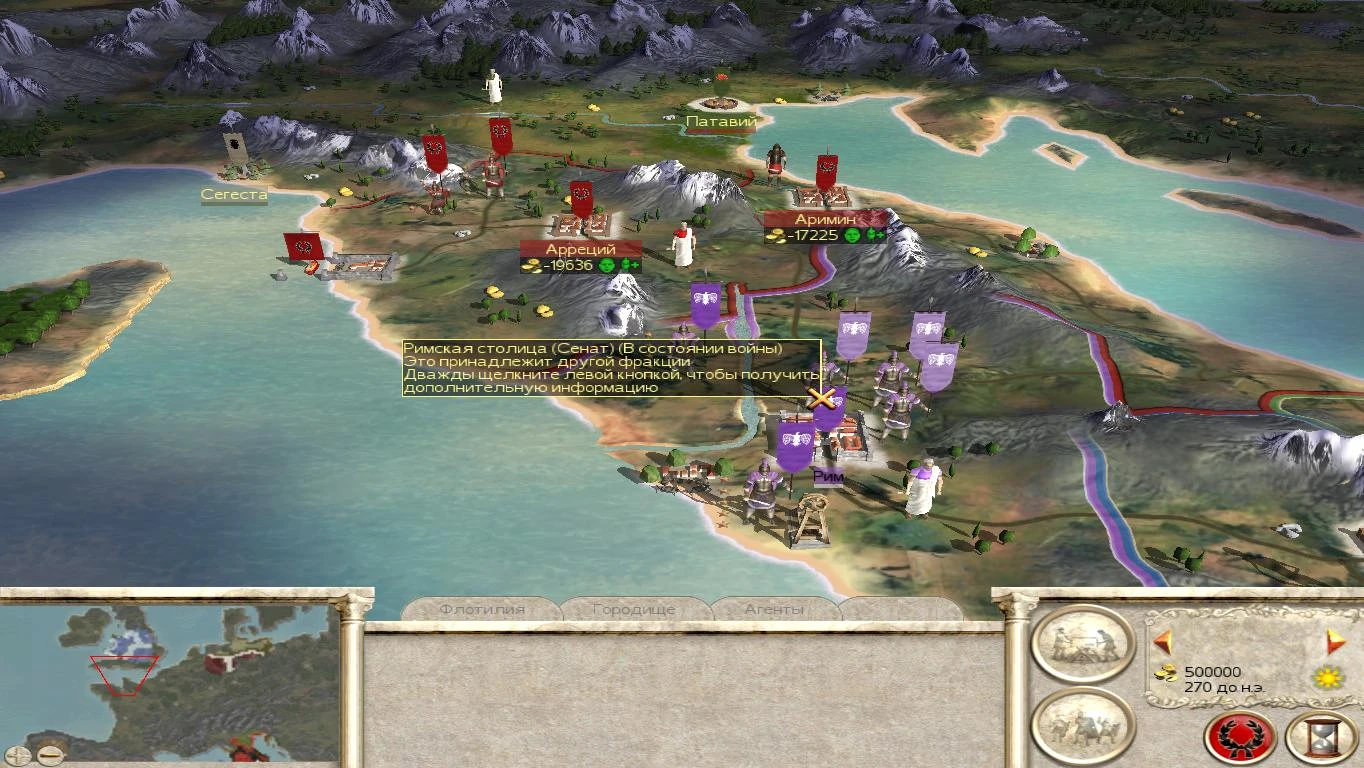Open the upper oval construction medallion panel
The image size is (1364, 768).
[1081, 645]
